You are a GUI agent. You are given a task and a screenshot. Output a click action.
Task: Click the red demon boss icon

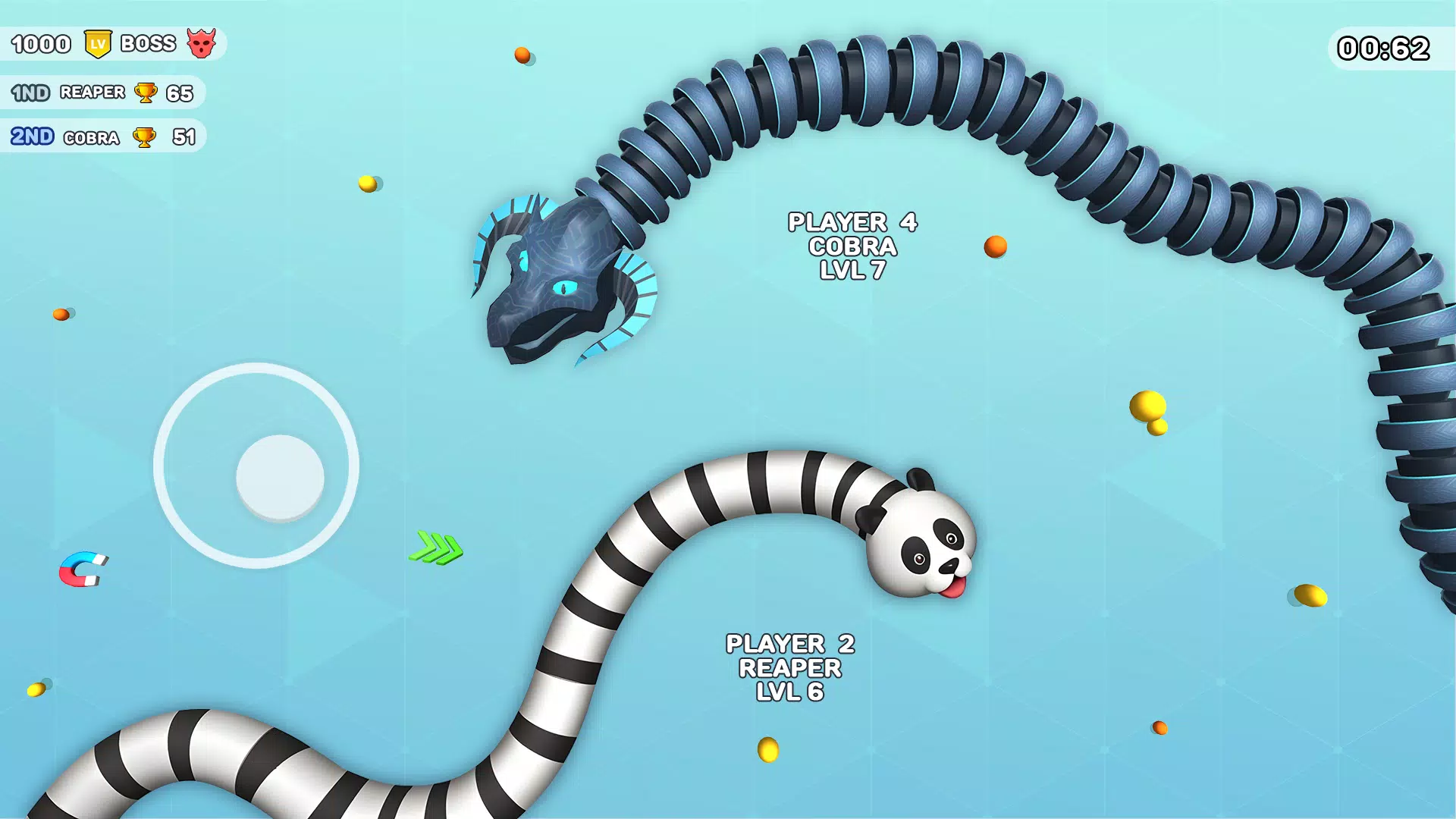(203, 43)
